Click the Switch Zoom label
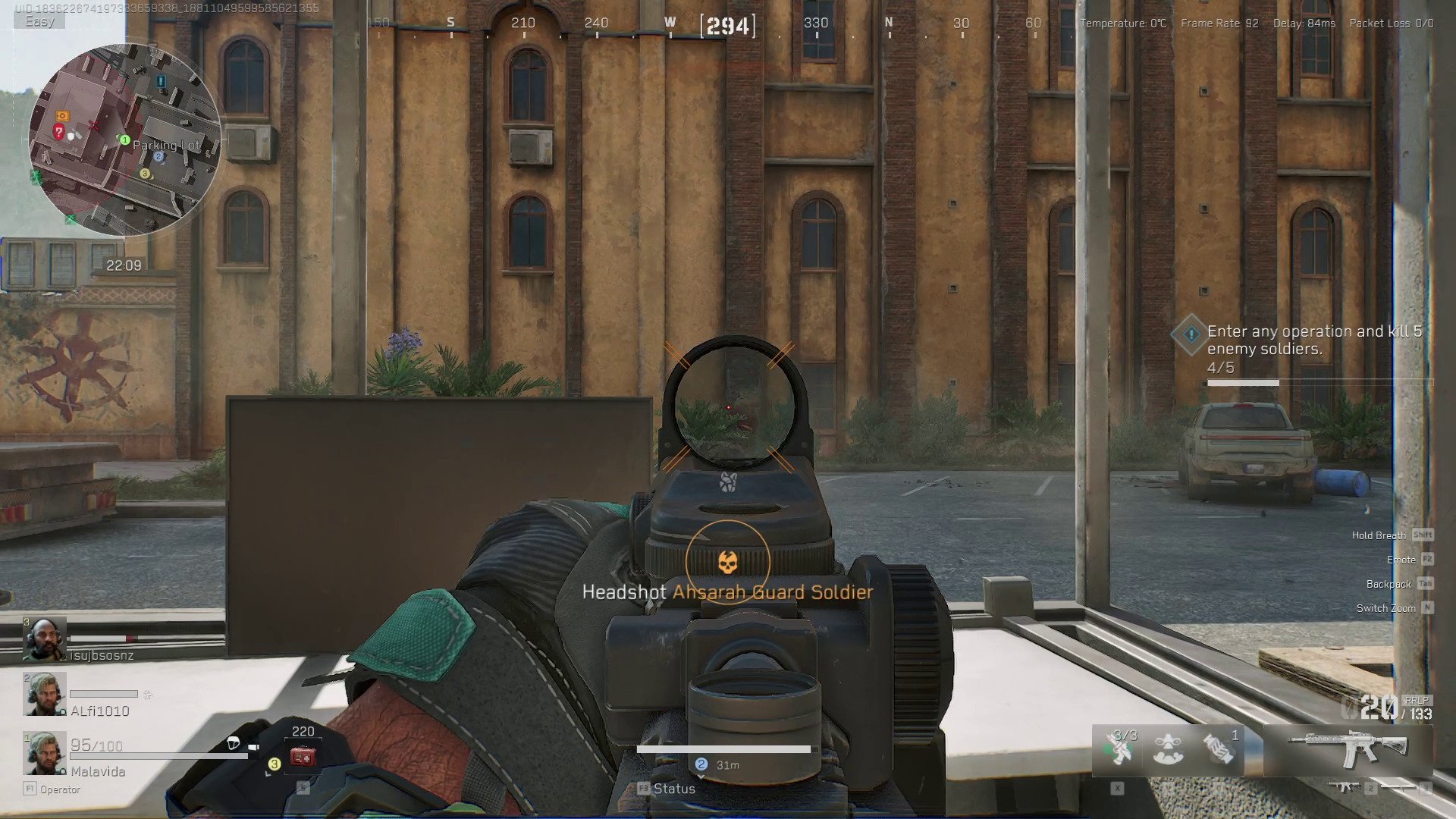Screen dimensions: 1456x819 1385,608
